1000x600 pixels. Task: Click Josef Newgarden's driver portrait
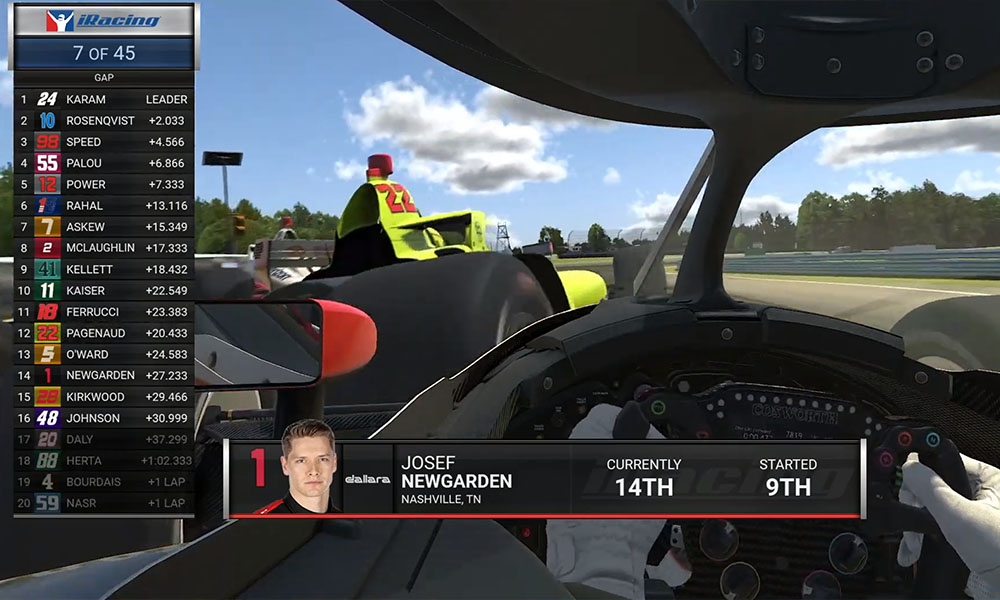click(x=308, y=468)
